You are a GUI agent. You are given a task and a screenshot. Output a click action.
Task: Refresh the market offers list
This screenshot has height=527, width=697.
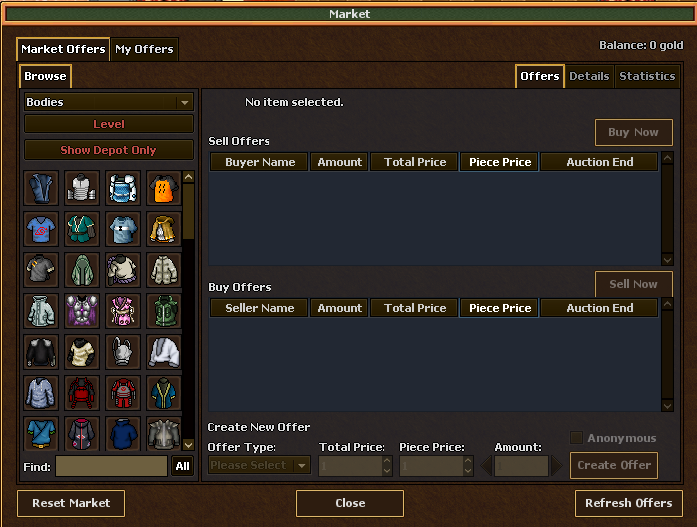(x=628, y=503)
